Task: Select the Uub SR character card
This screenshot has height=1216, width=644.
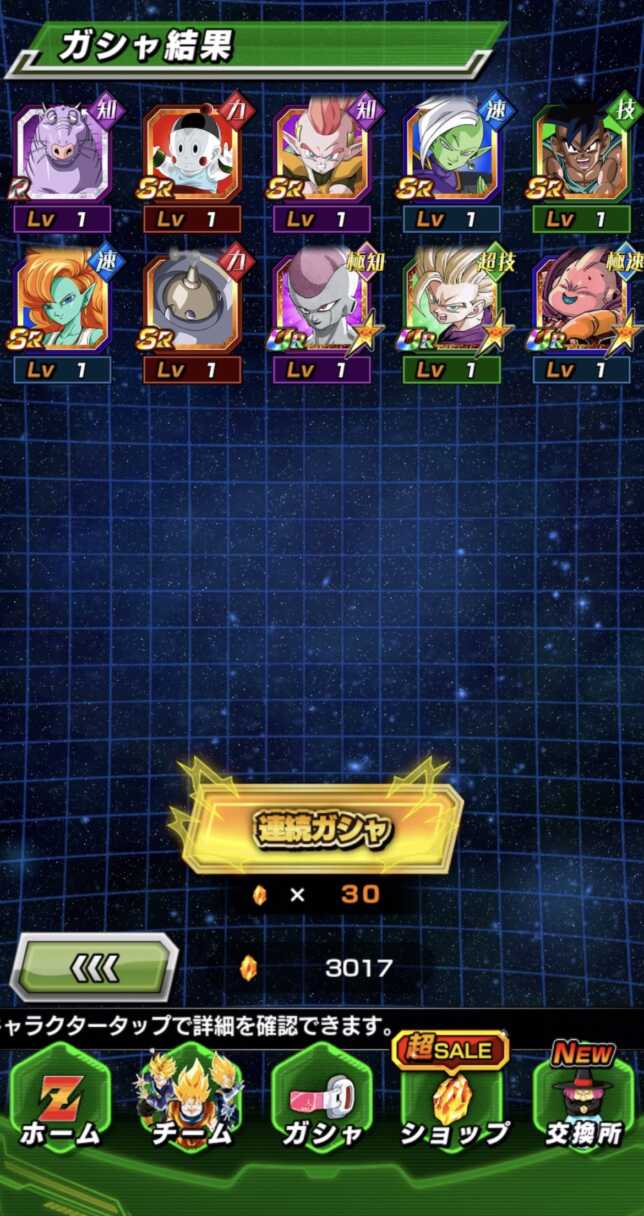Action: pos(582,155)
